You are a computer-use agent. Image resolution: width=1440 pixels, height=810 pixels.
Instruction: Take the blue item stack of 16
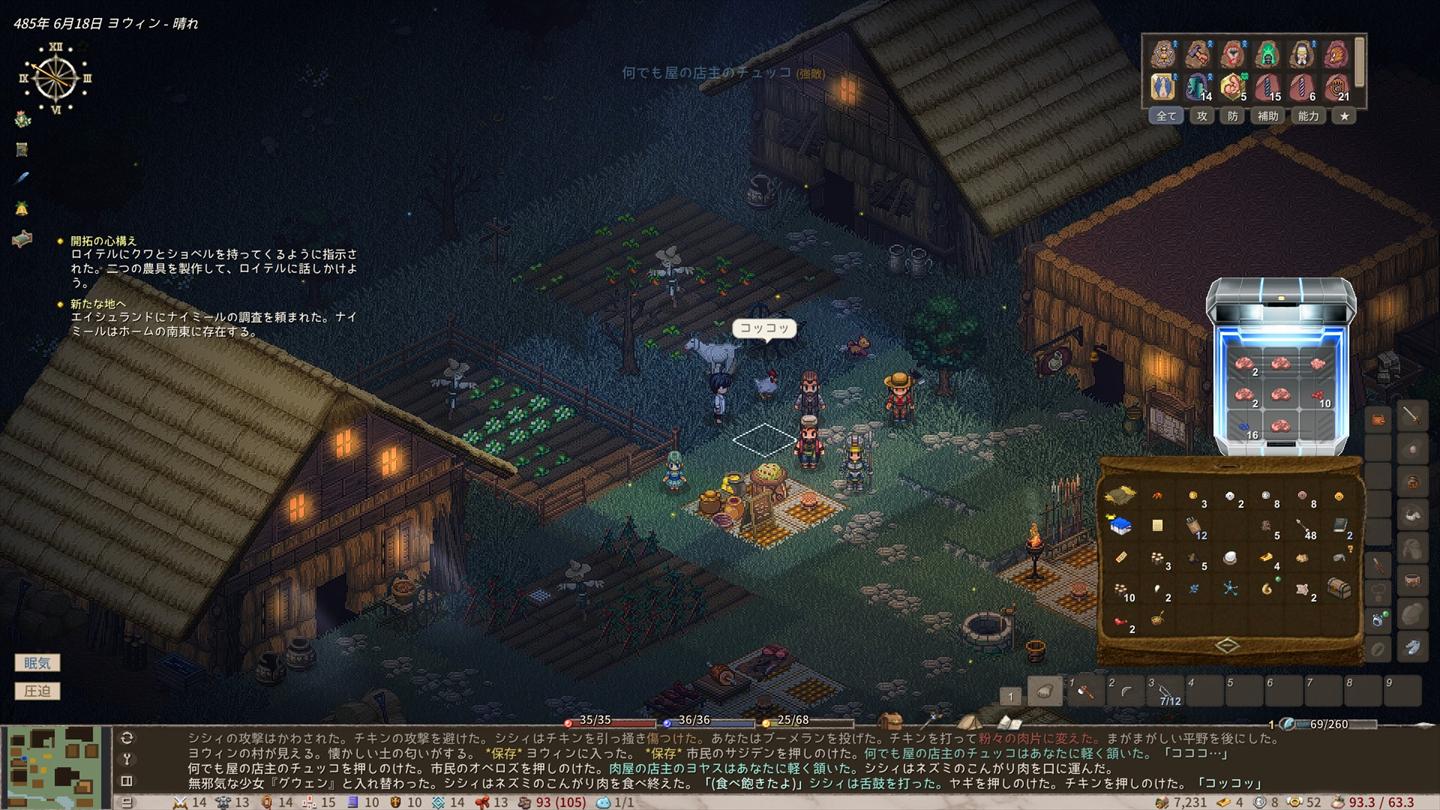pyautogui.click(x=1244, y=427)
